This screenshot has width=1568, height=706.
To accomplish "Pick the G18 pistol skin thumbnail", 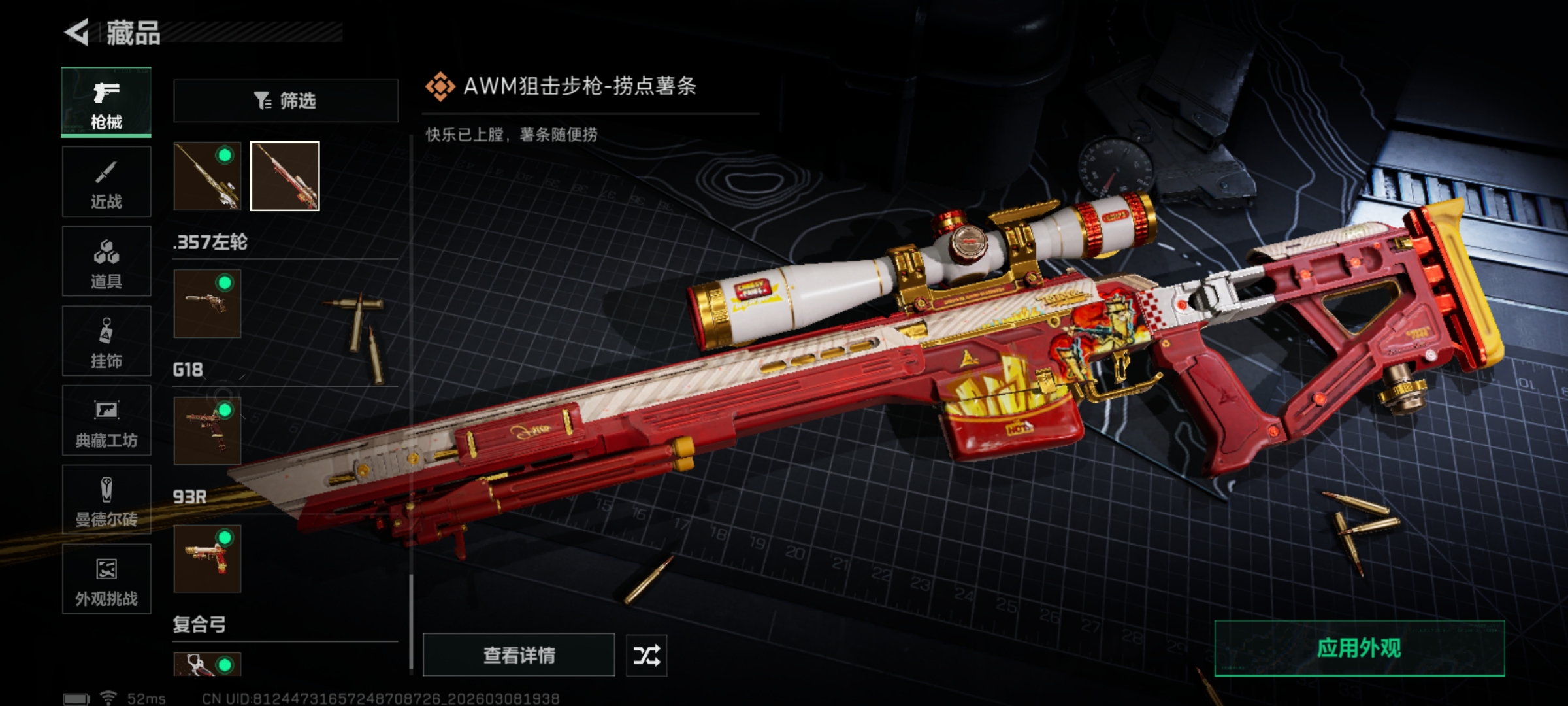I will coord(207,431).
